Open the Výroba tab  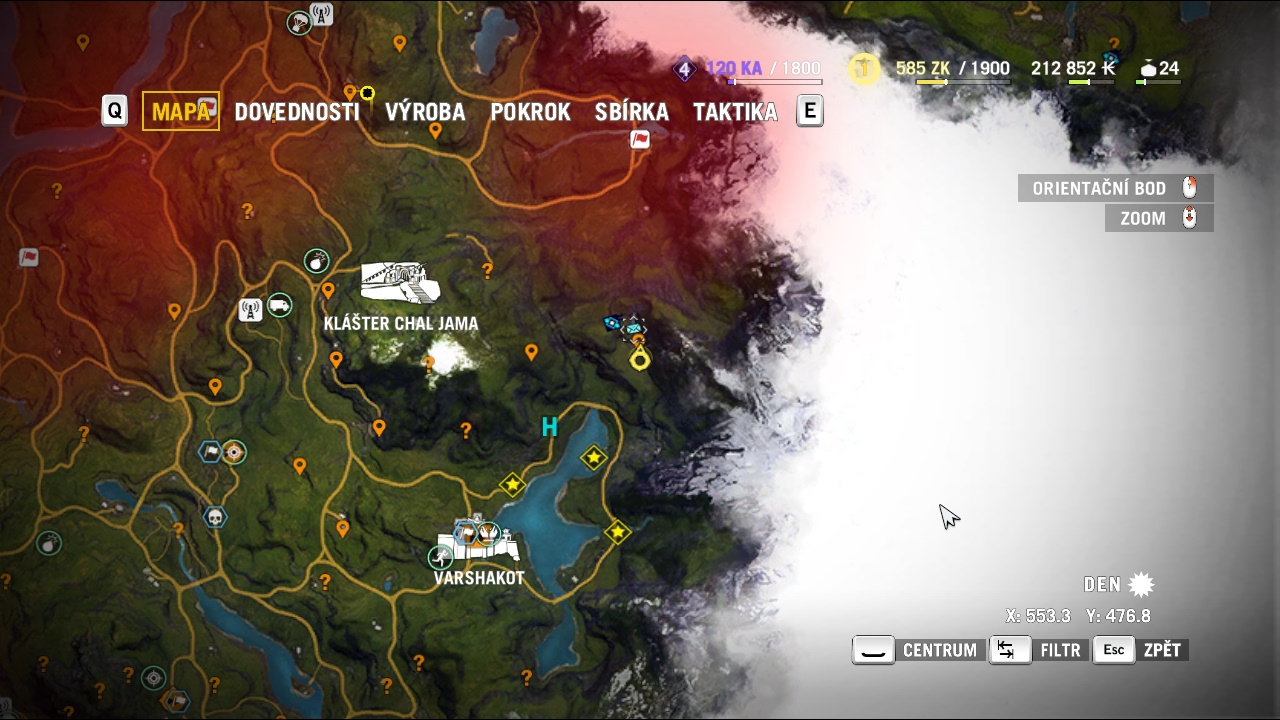coord(425,112)
